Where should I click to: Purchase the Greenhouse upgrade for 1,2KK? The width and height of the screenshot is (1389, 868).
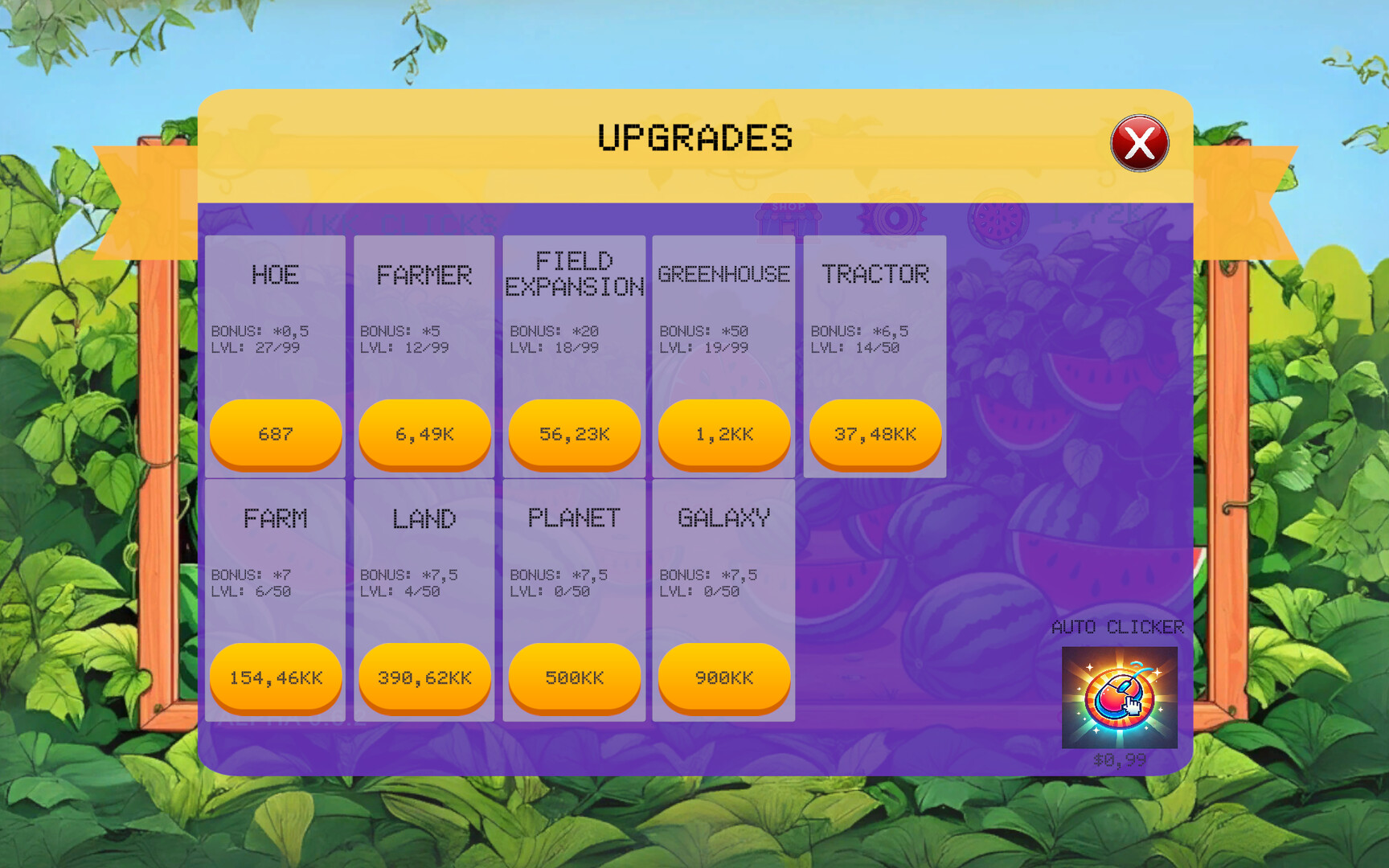click(723, 434)
